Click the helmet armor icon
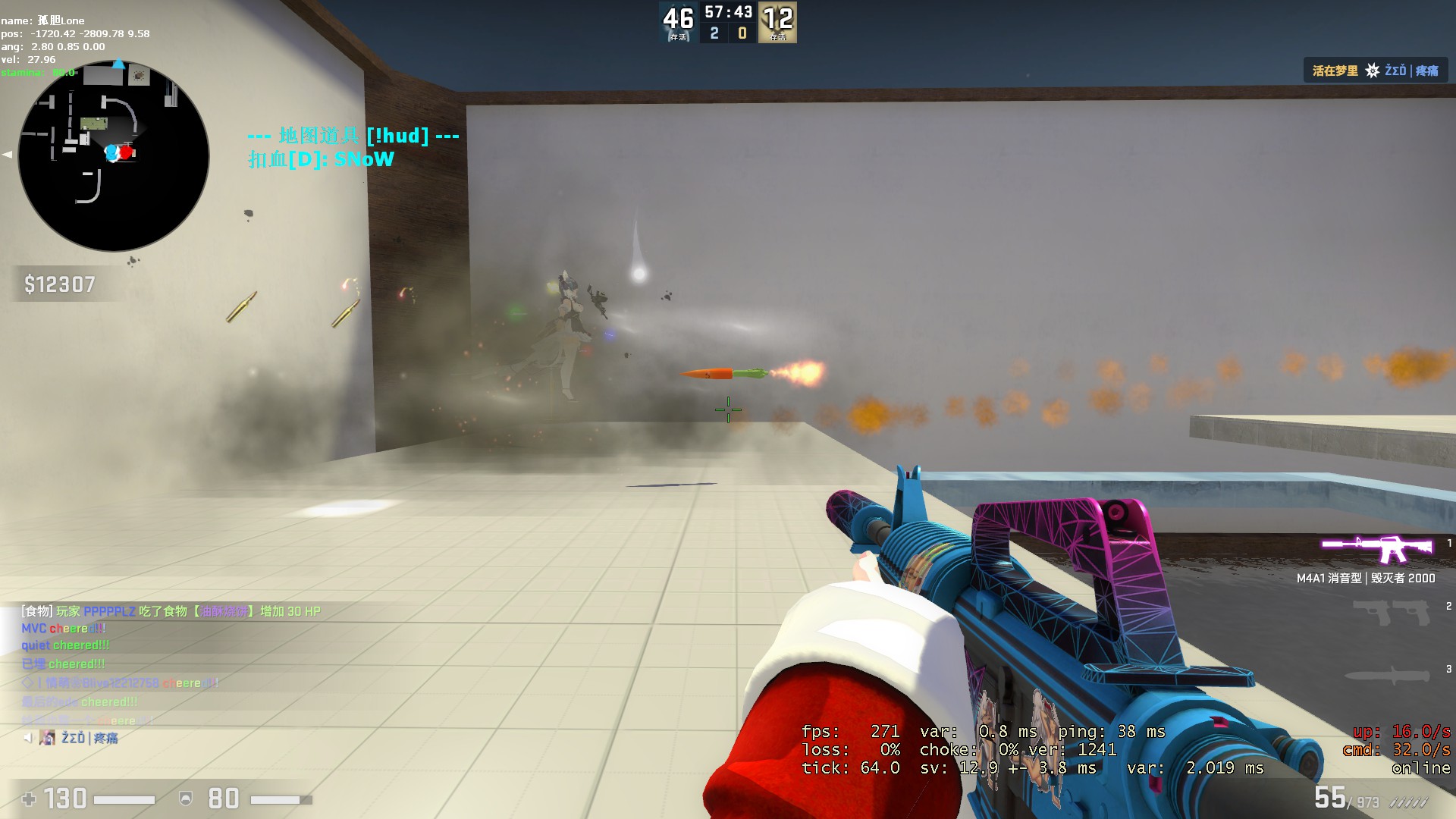 pos(184,799)
